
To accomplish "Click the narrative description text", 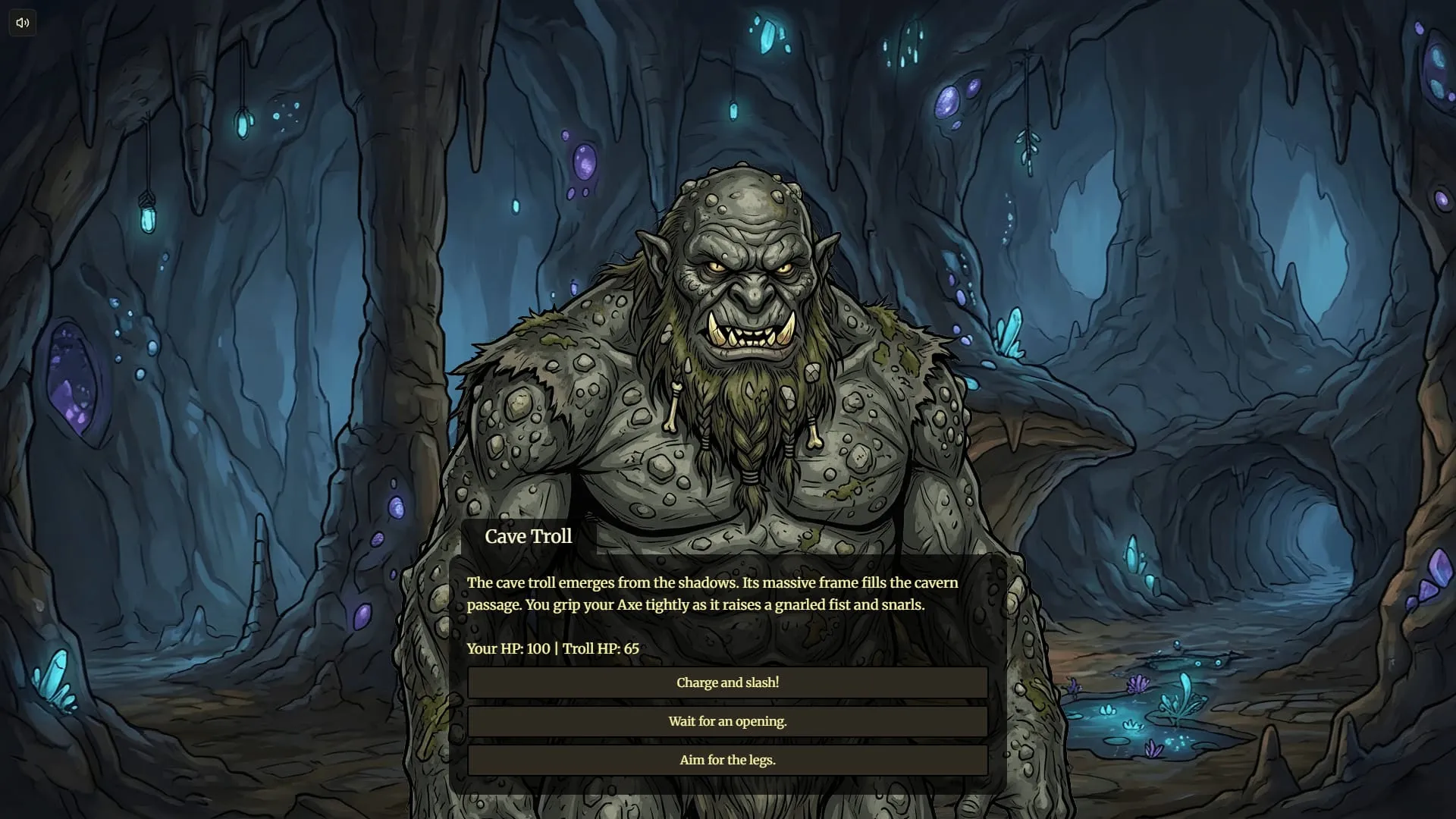I will [713, 594].
